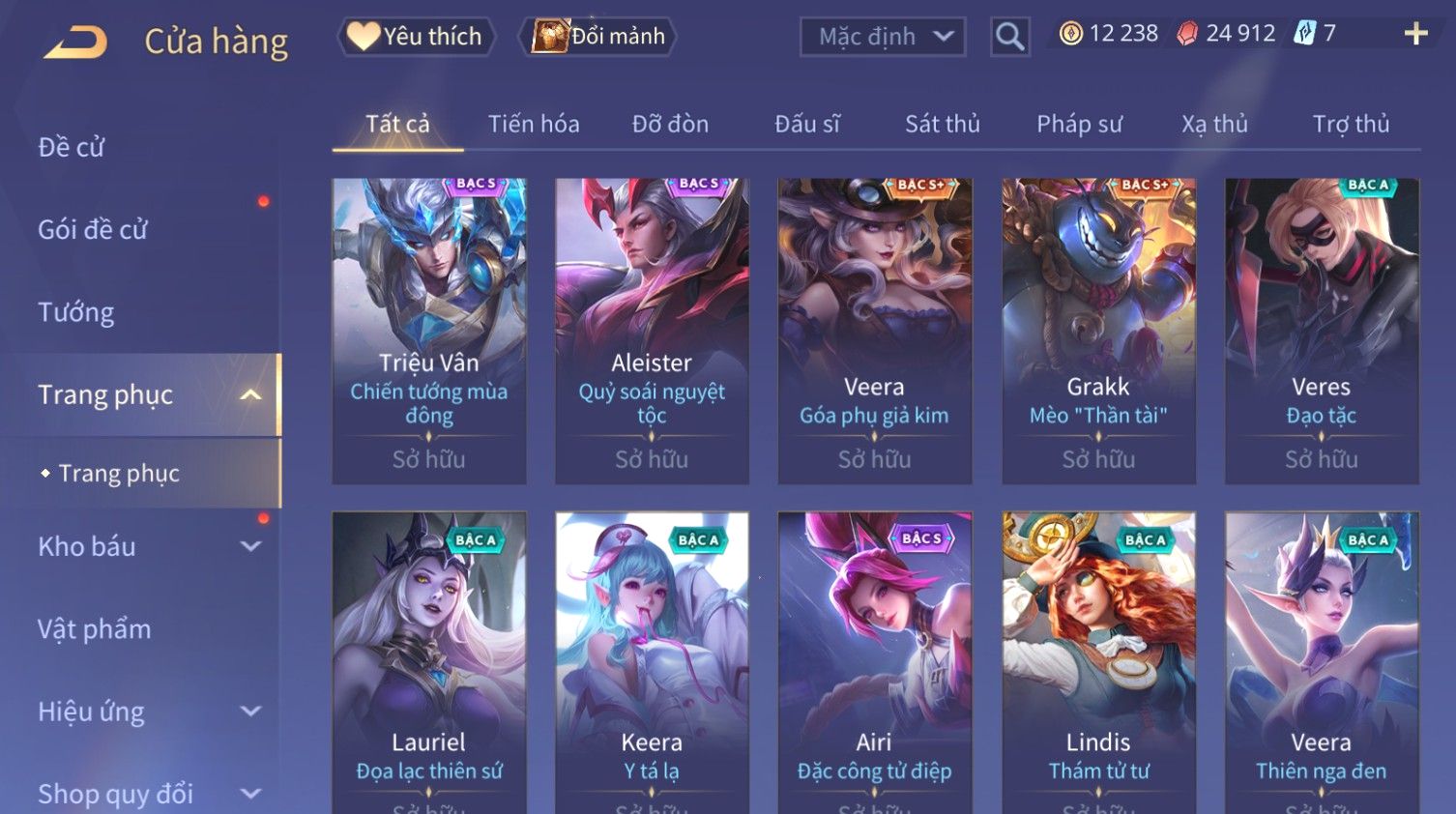
Task: Choose the Trợ thủ tab
Action: coord(1351,124)
